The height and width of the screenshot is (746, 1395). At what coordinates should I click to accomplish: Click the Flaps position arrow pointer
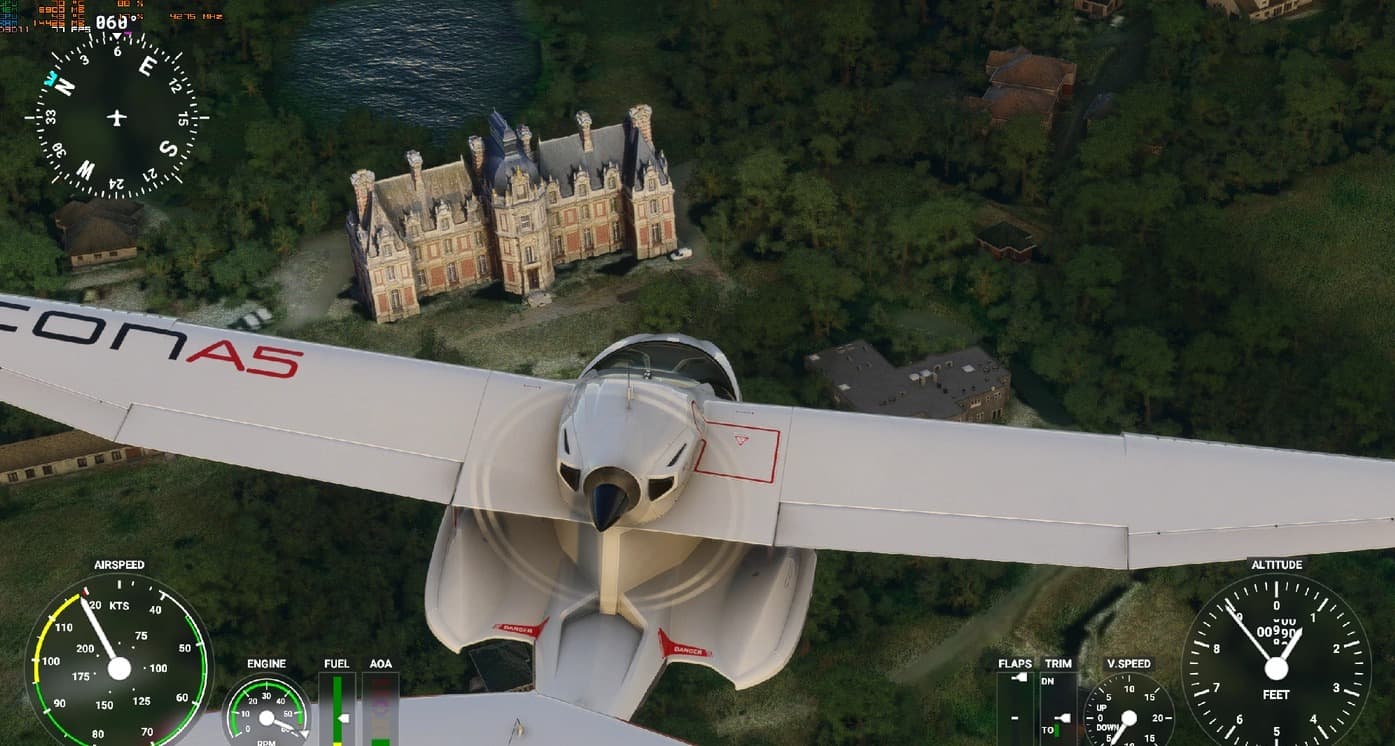(x=1019, y=678)
